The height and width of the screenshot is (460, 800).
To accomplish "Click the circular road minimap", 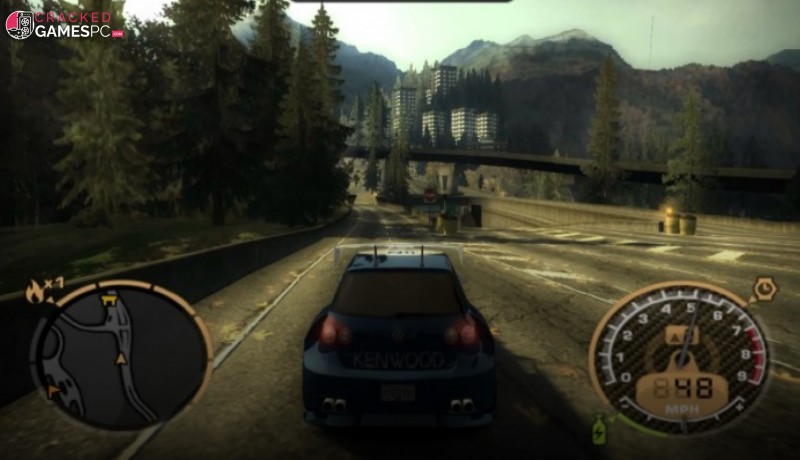I will pyautogui.click(x=121, y=355).
